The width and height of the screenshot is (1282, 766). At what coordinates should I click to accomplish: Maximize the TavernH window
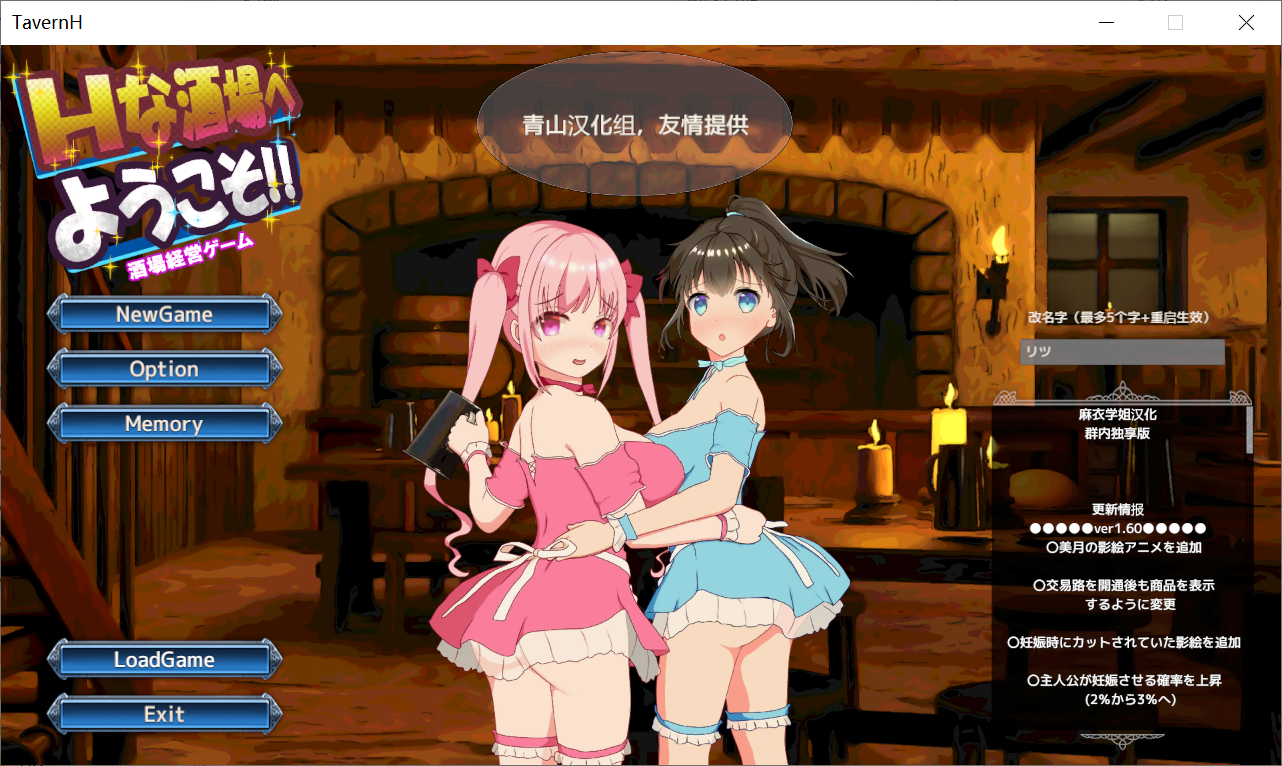(x=1175, y=22)
